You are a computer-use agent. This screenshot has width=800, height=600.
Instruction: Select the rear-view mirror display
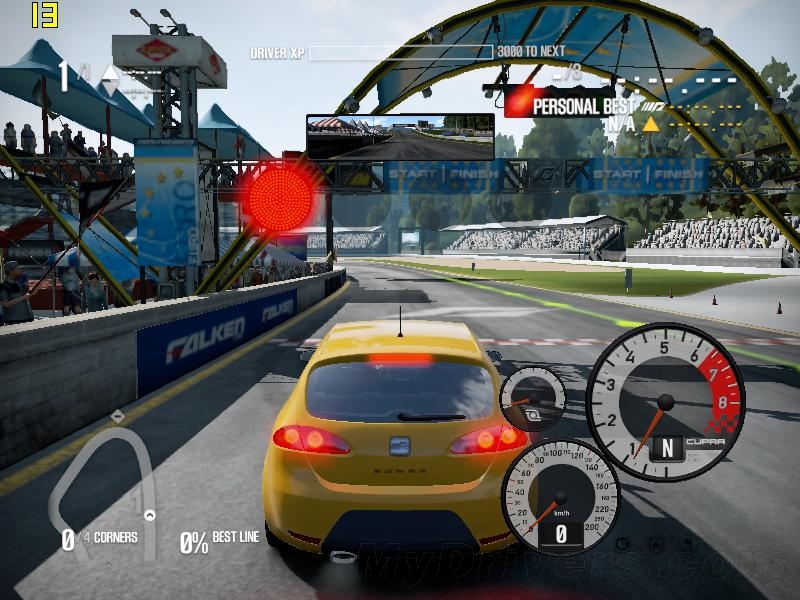pyautogui.click(x=400, y=137)
